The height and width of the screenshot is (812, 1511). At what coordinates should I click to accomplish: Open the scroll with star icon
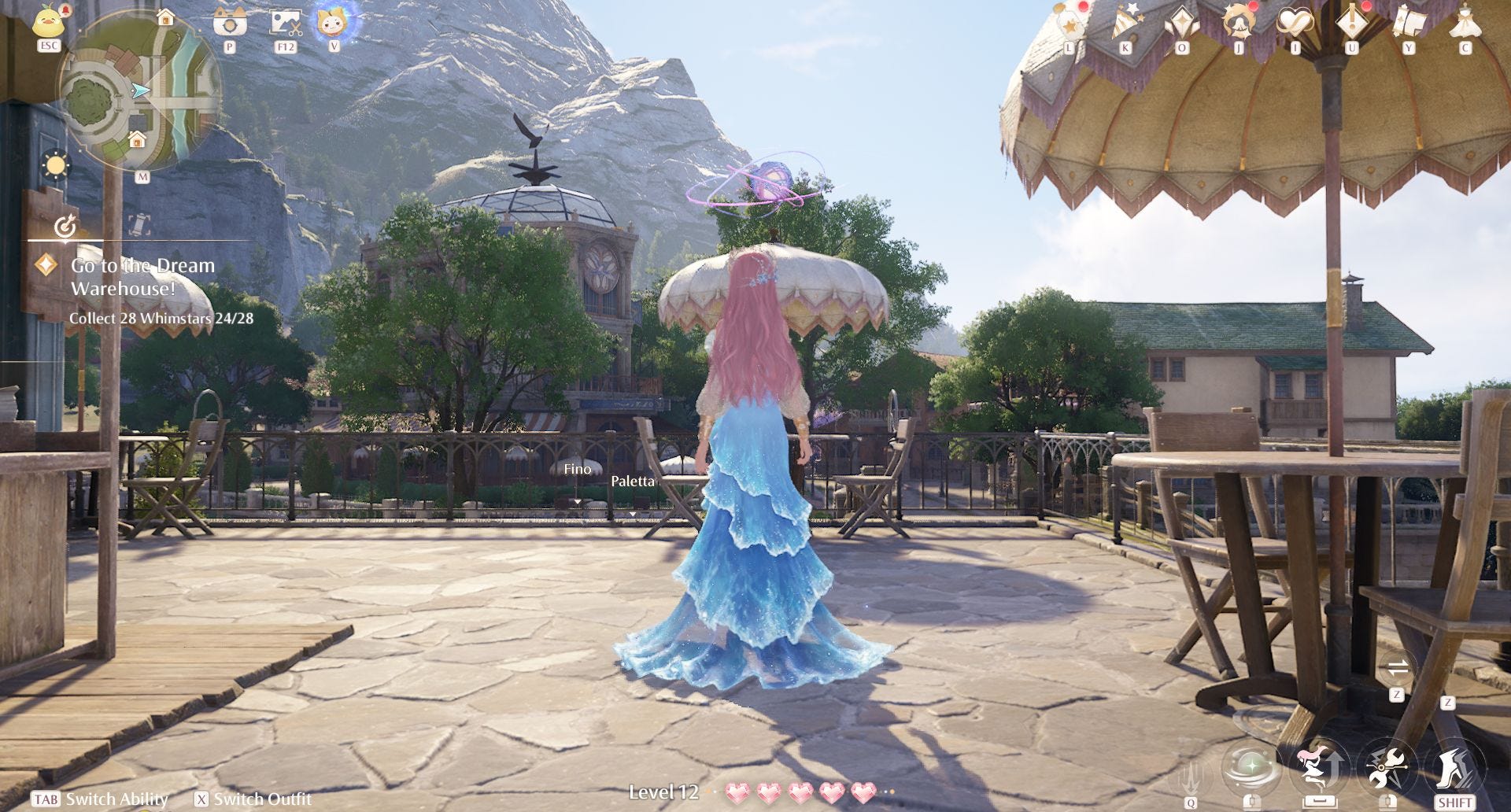1408,22
